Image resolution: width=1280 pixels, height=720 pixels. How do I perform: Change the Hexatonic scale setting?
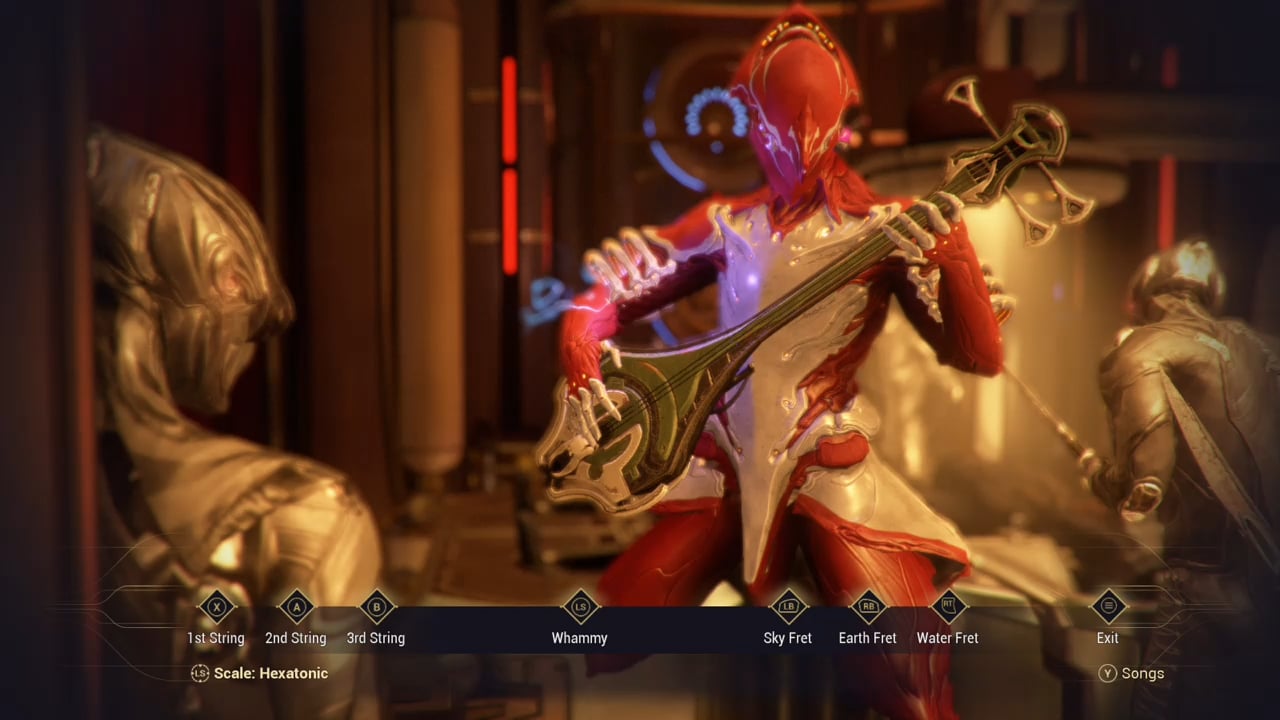[x=260, y=673]
